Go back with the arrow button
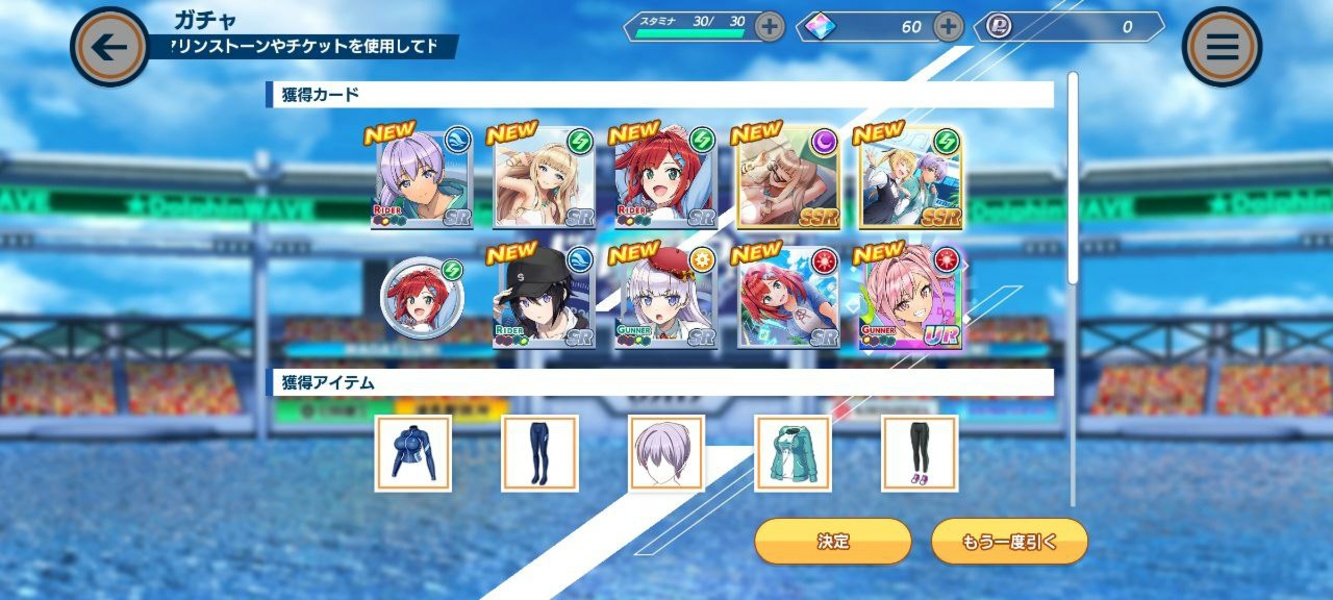The width and height of the screenshot is (1333, 600). pyautogui.click(x=110, y=47)
